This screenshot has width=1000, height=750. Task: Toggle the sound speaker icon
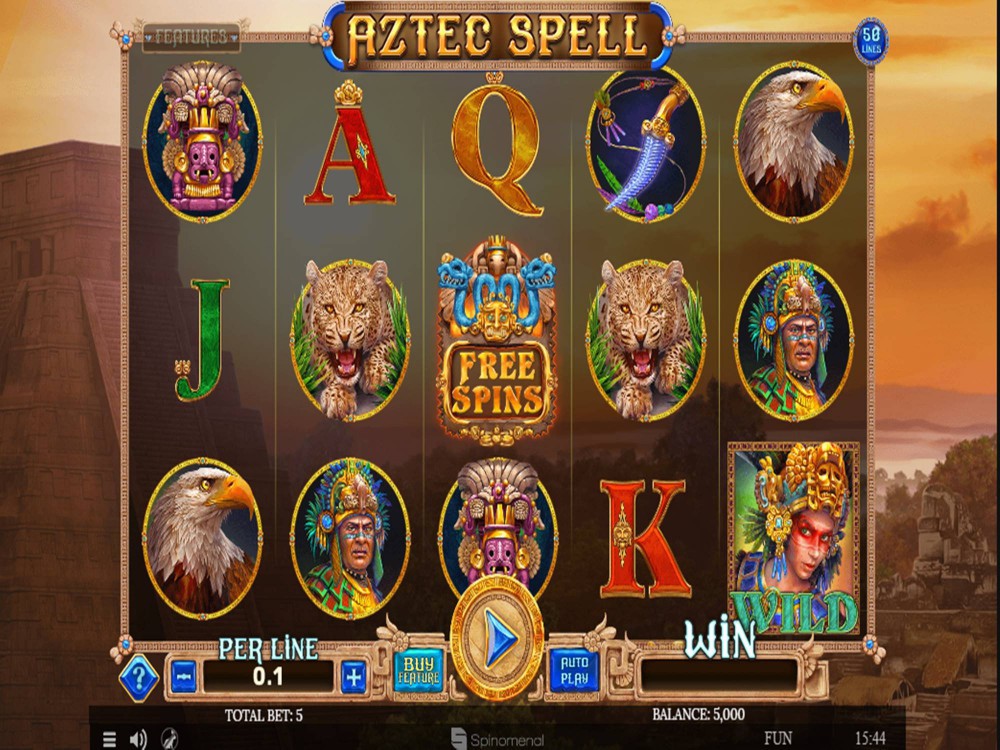(138, 739)
